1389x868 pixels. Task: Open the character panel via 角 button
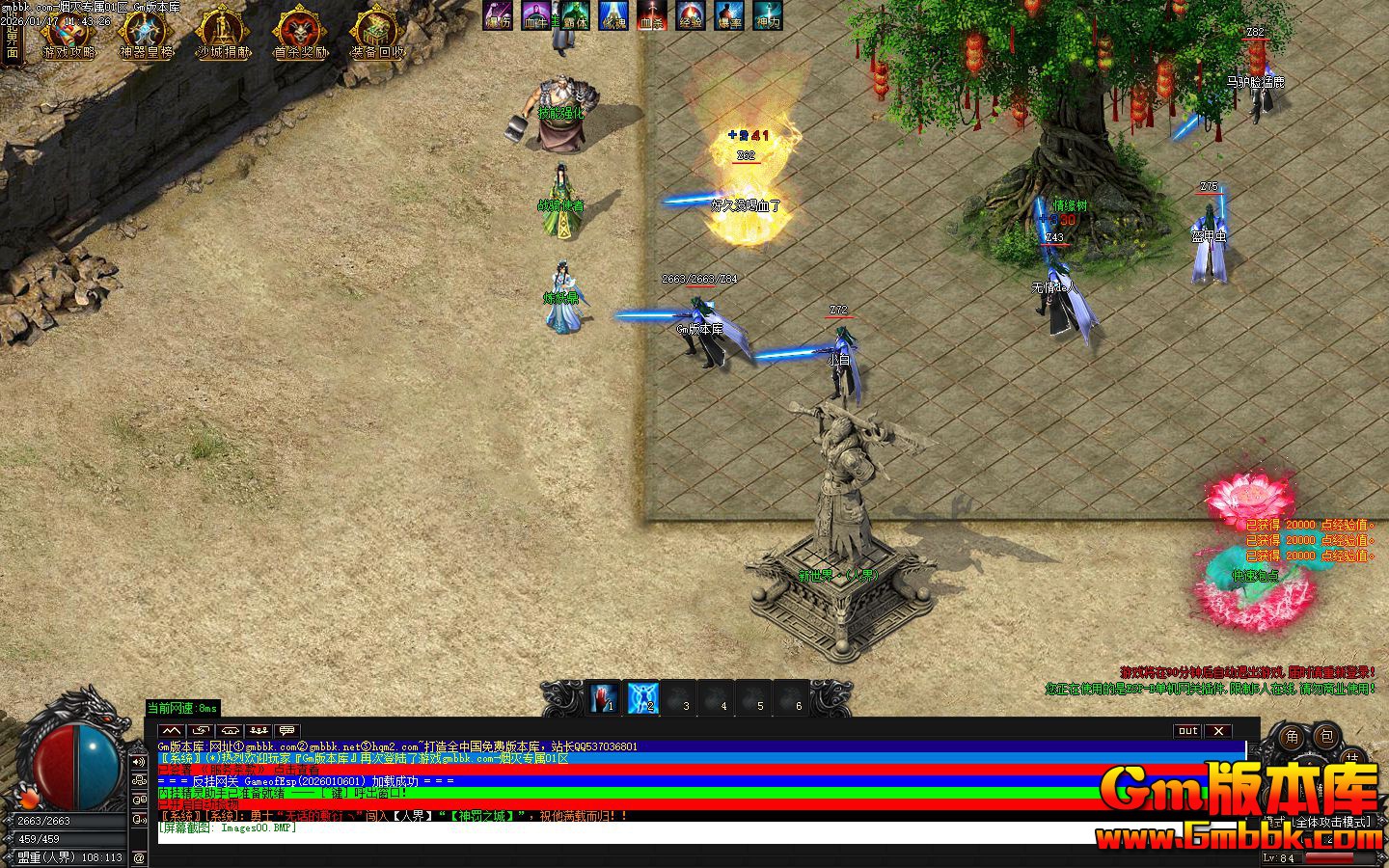point(1294,738)
